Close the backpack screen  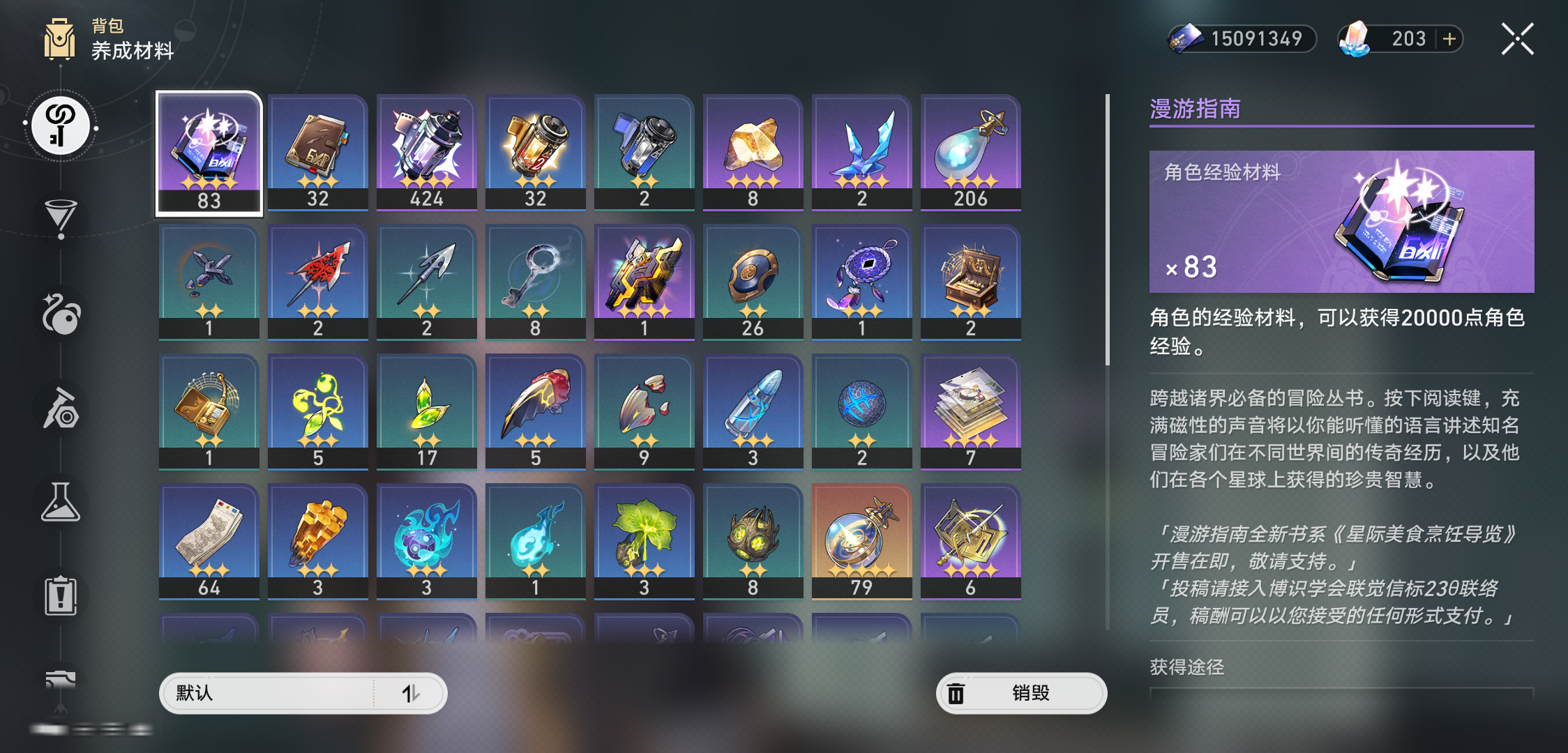pos(1517,39)
